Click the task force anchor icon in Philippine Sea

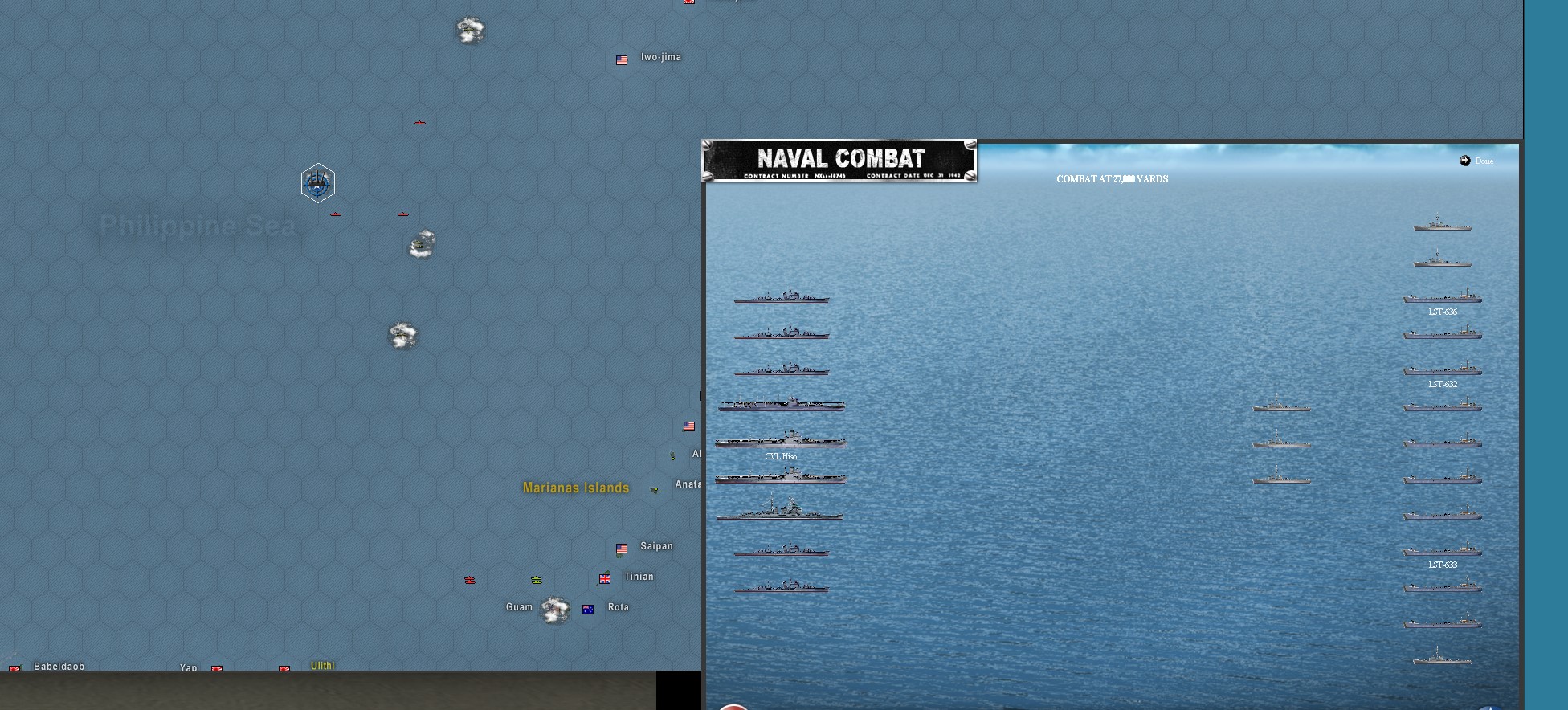(318, 183)
